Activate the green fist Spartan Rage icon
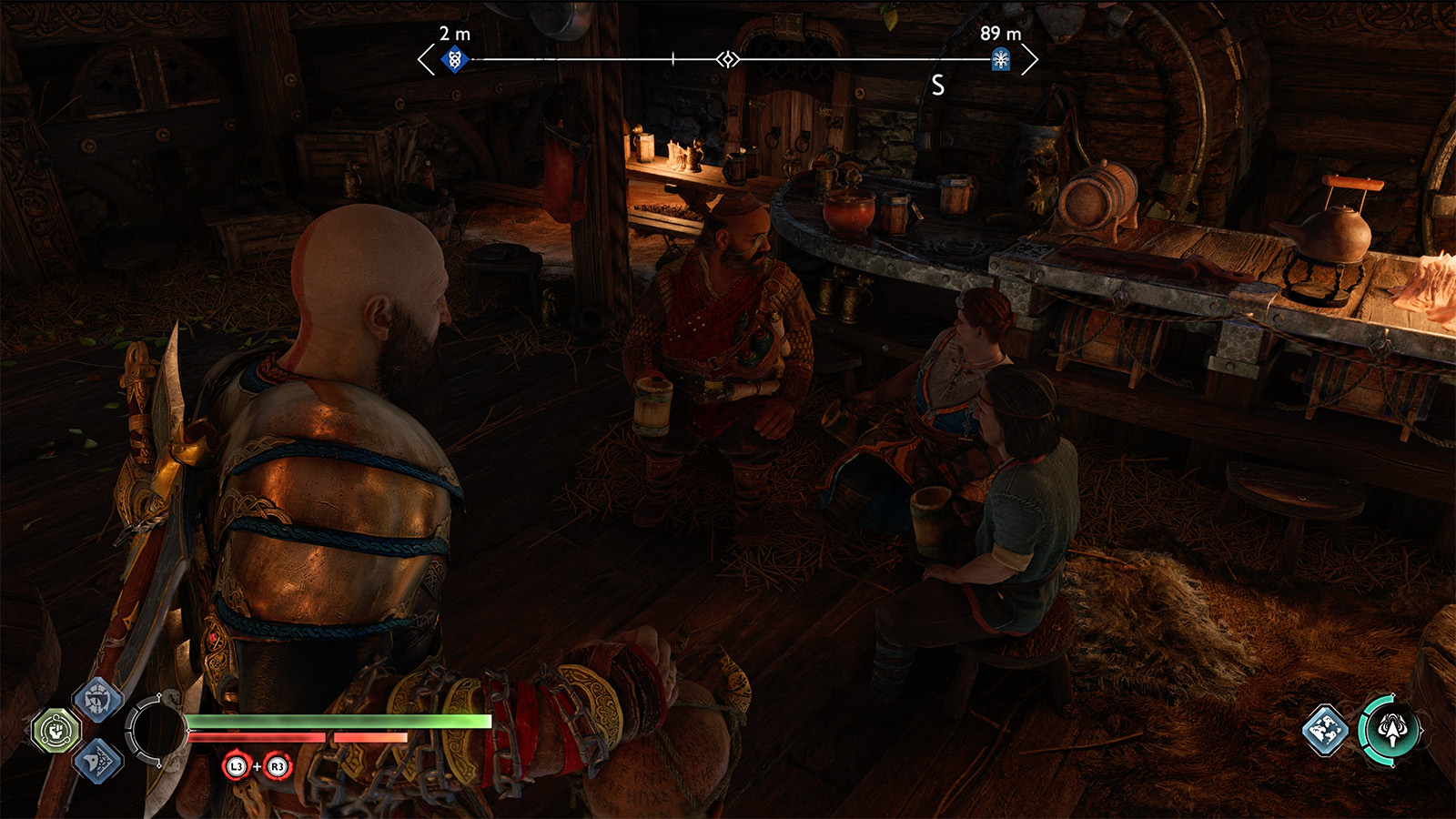 (56, 730)
